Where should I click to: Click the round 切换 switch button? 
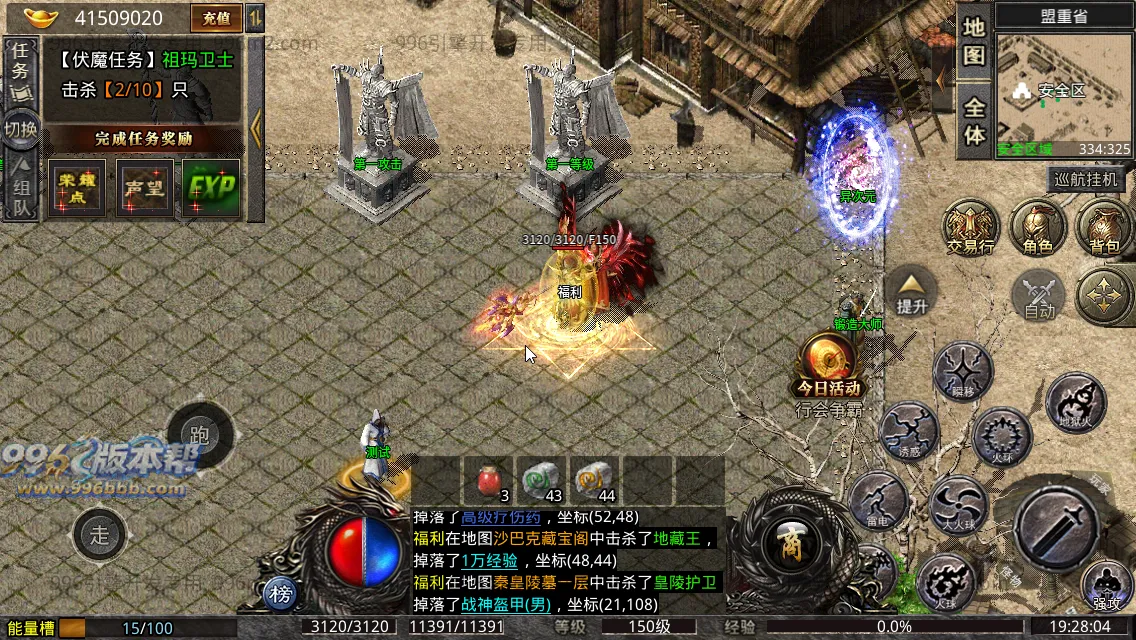(20, 129)
